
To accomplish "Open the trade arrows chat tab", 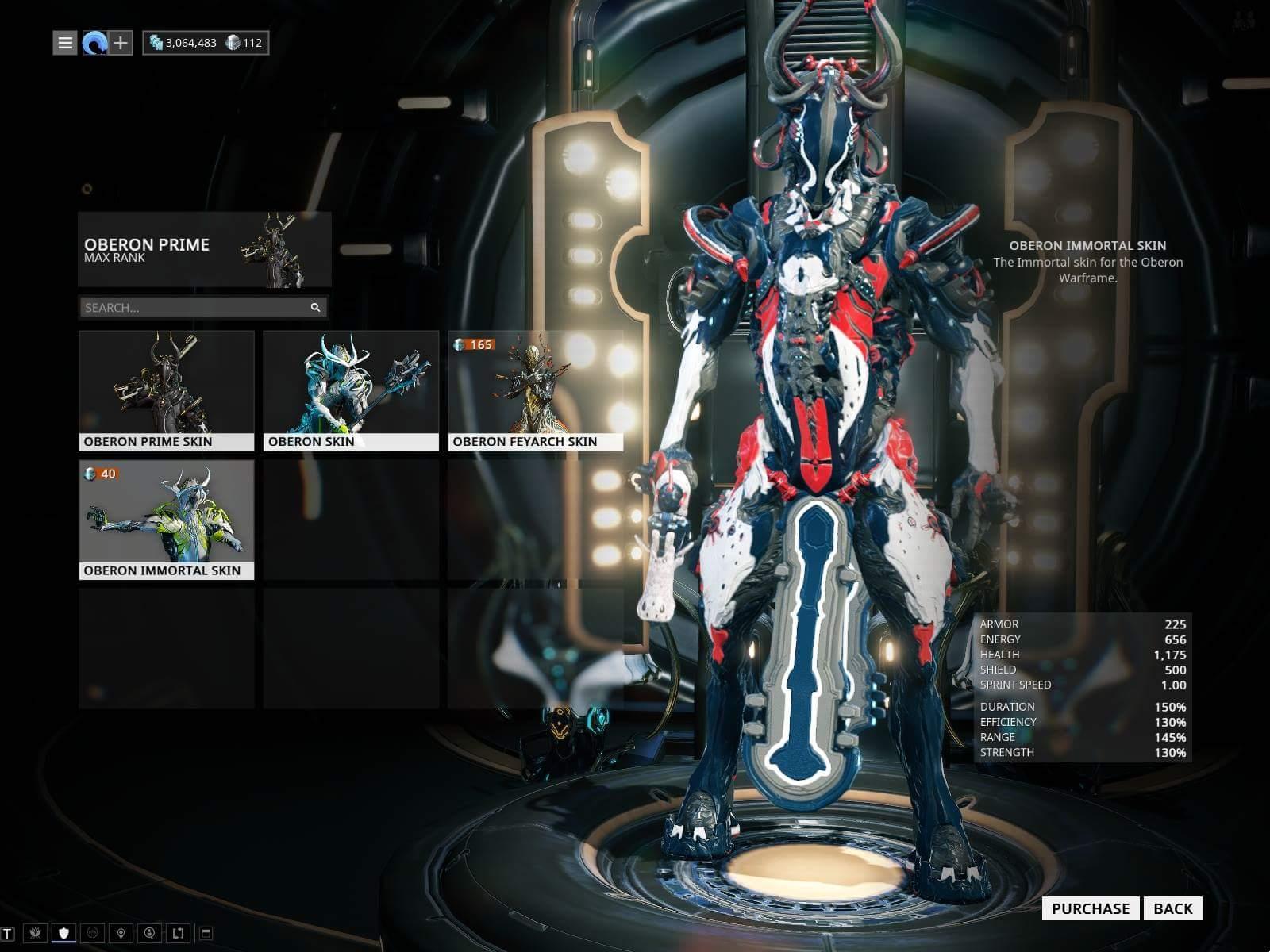I will coord(178,933).
